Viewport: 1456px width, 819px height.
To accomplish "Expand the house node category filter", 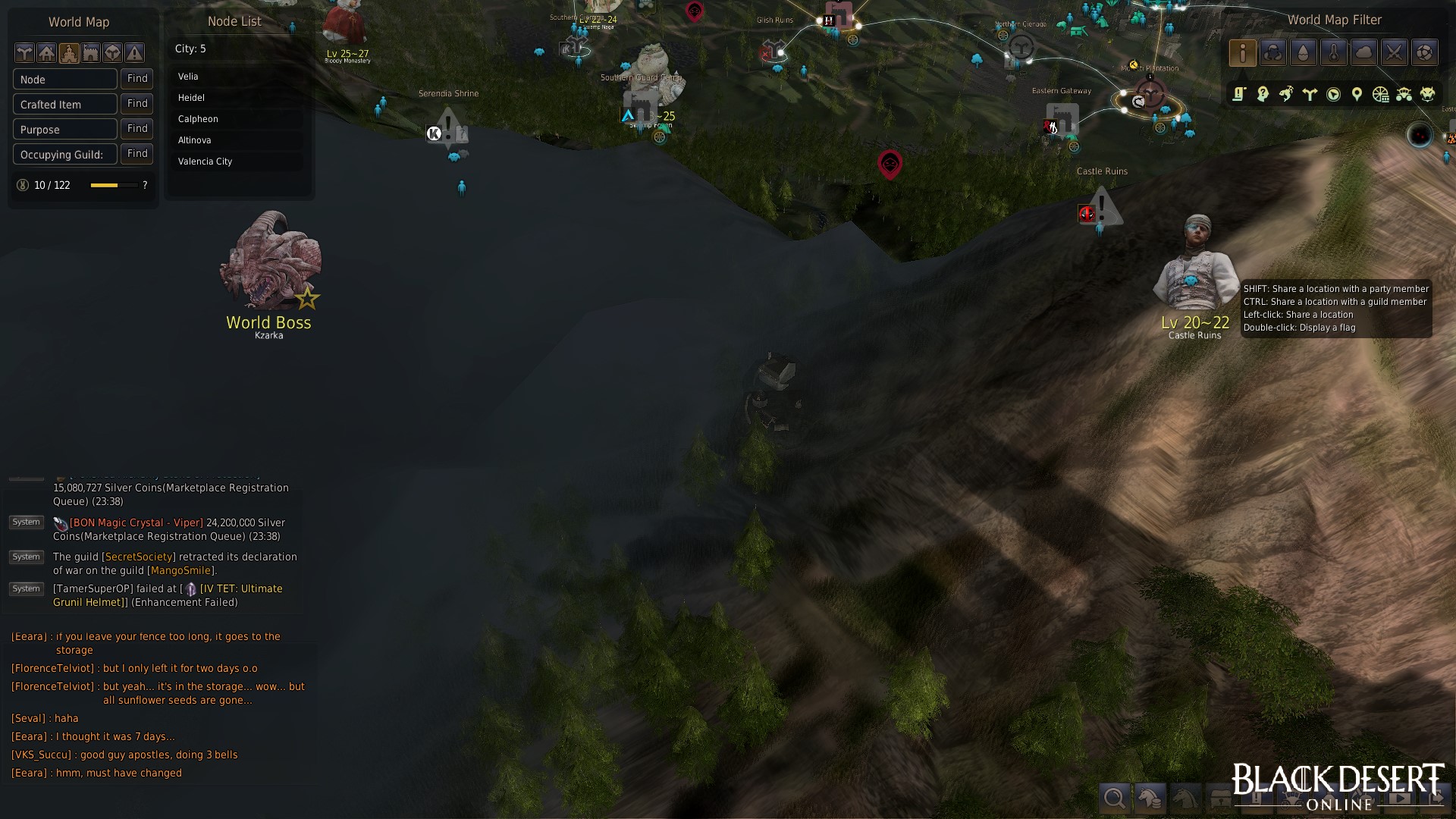I will [x=47, y=53].
